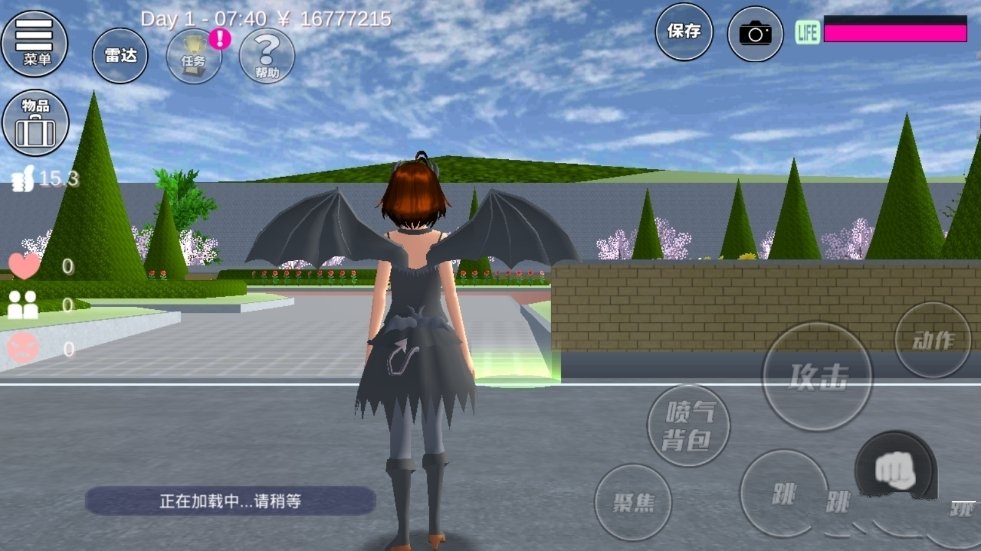Open the 任务 trophy missions icon
This screenshot has height=551, width=981.
pos(194,55)
